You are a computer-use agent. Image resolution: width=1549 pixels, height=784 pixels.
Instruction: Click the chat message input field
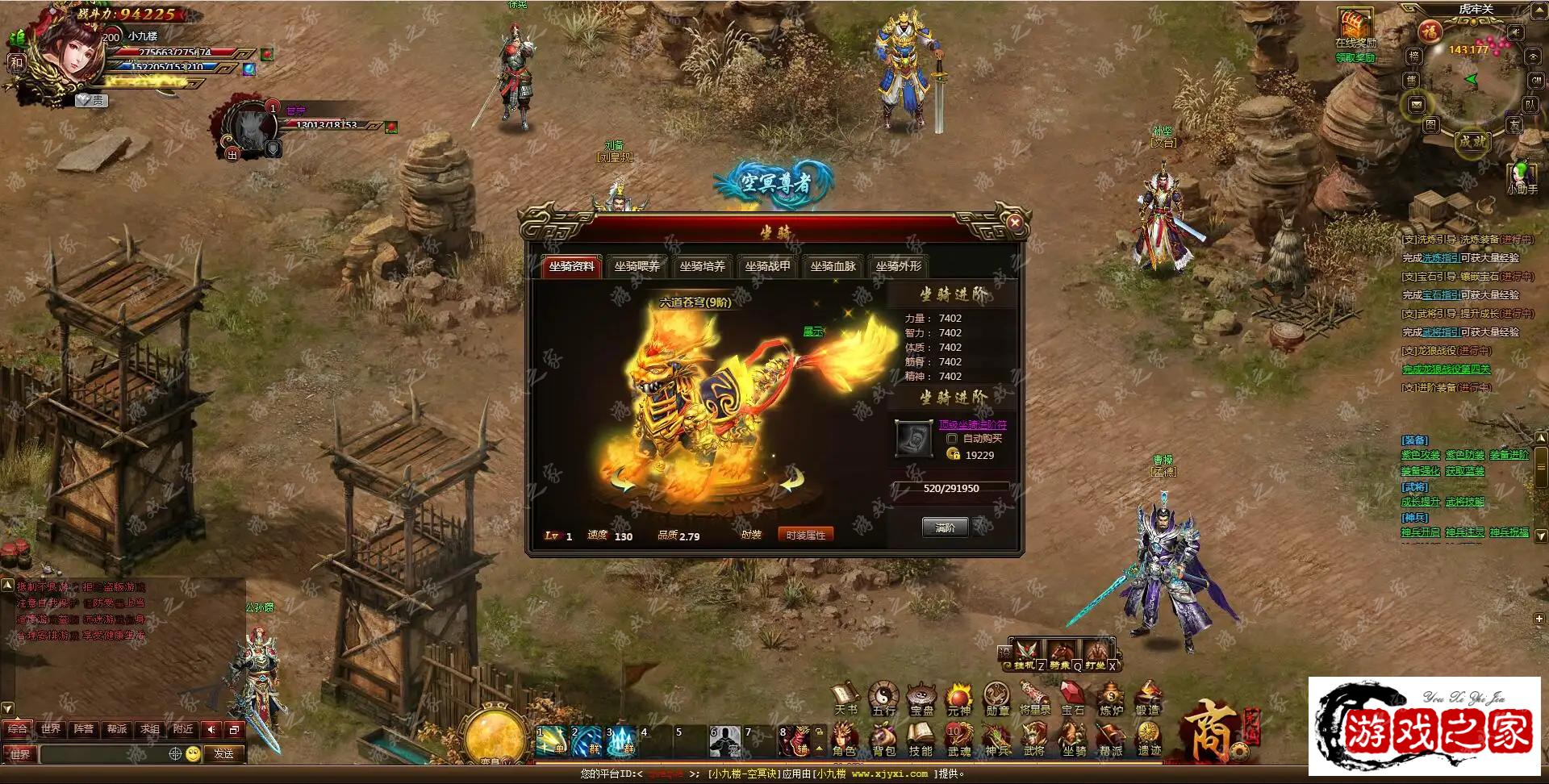click(103, 754)
